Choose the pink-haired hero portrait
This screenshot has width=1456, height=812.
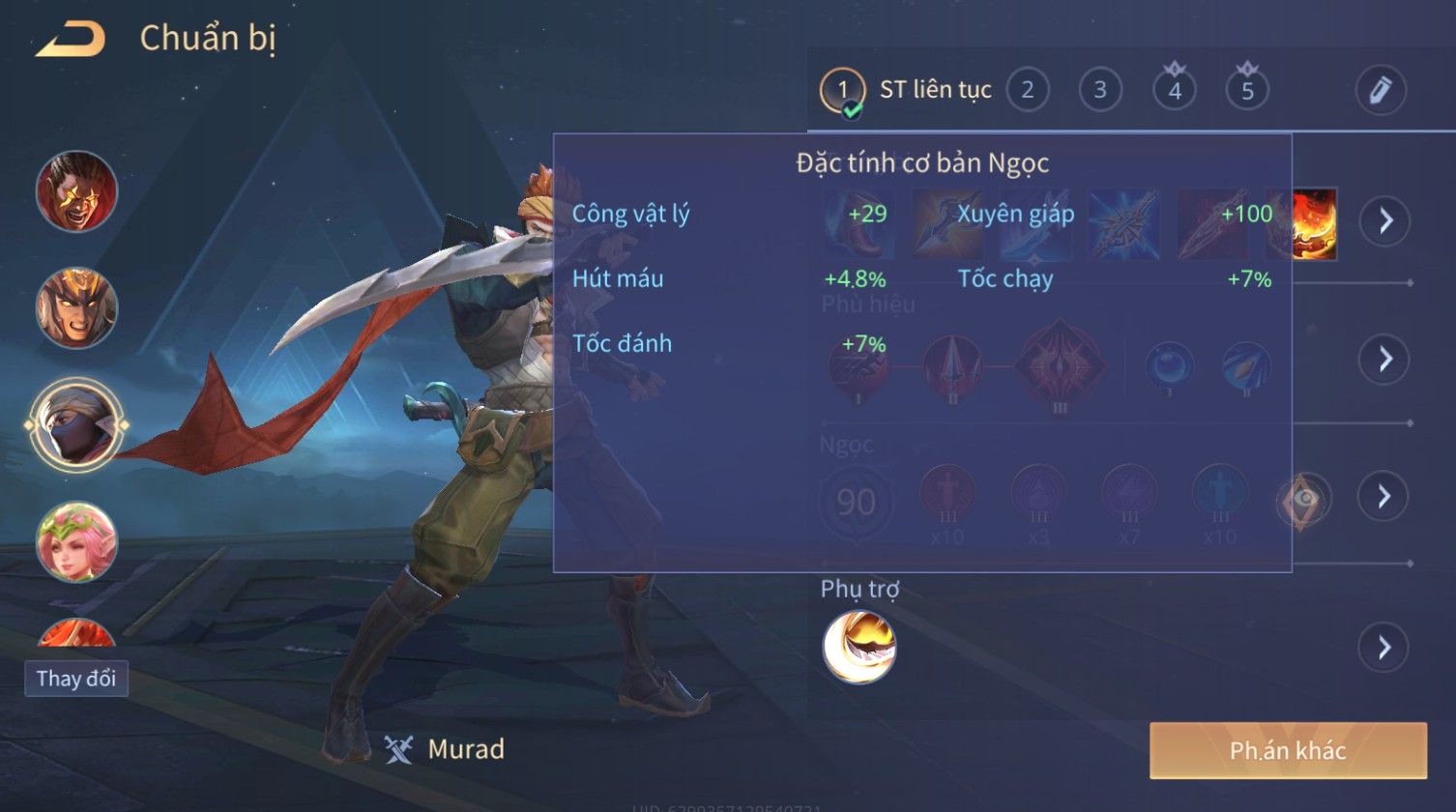coord(76,541)
